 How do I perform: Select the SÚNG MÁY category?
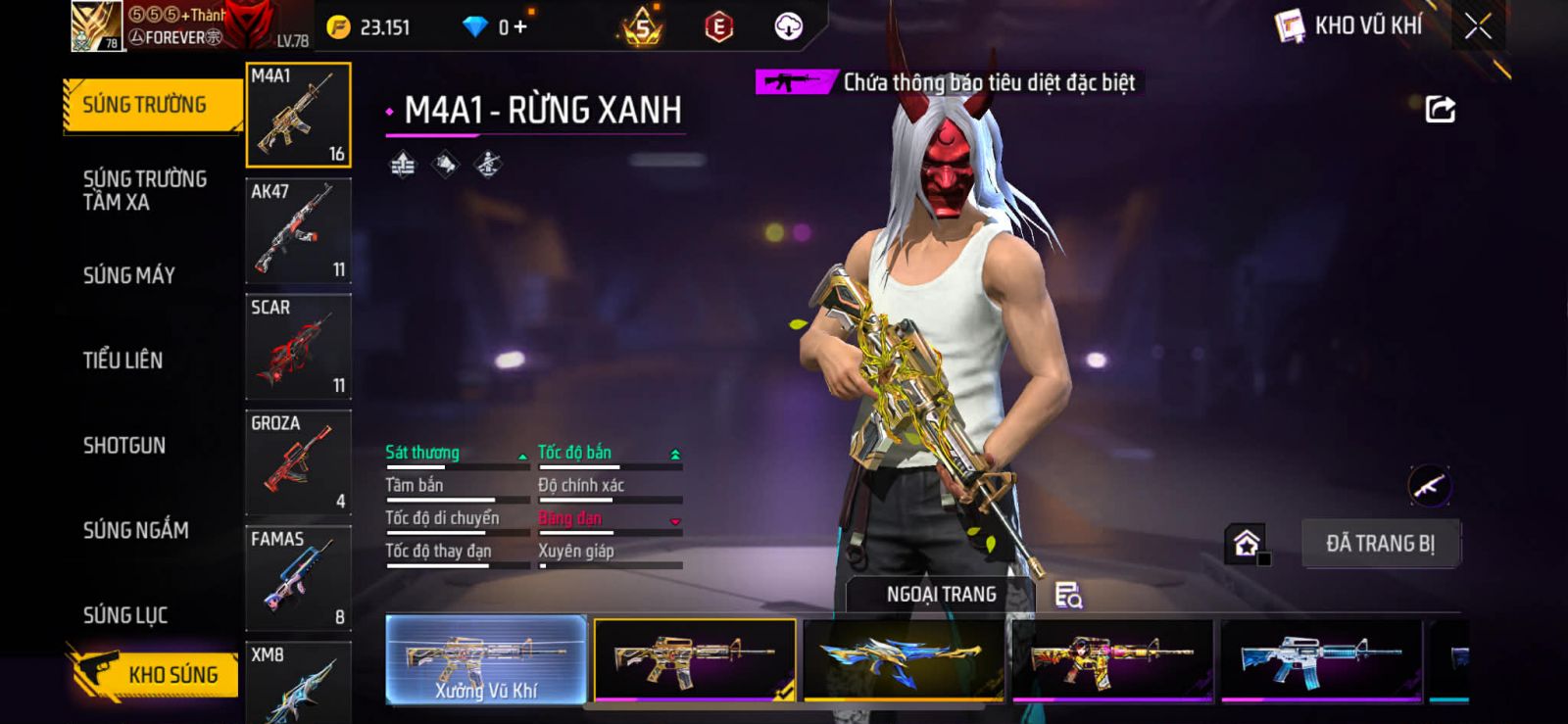(x=129, y=275)
